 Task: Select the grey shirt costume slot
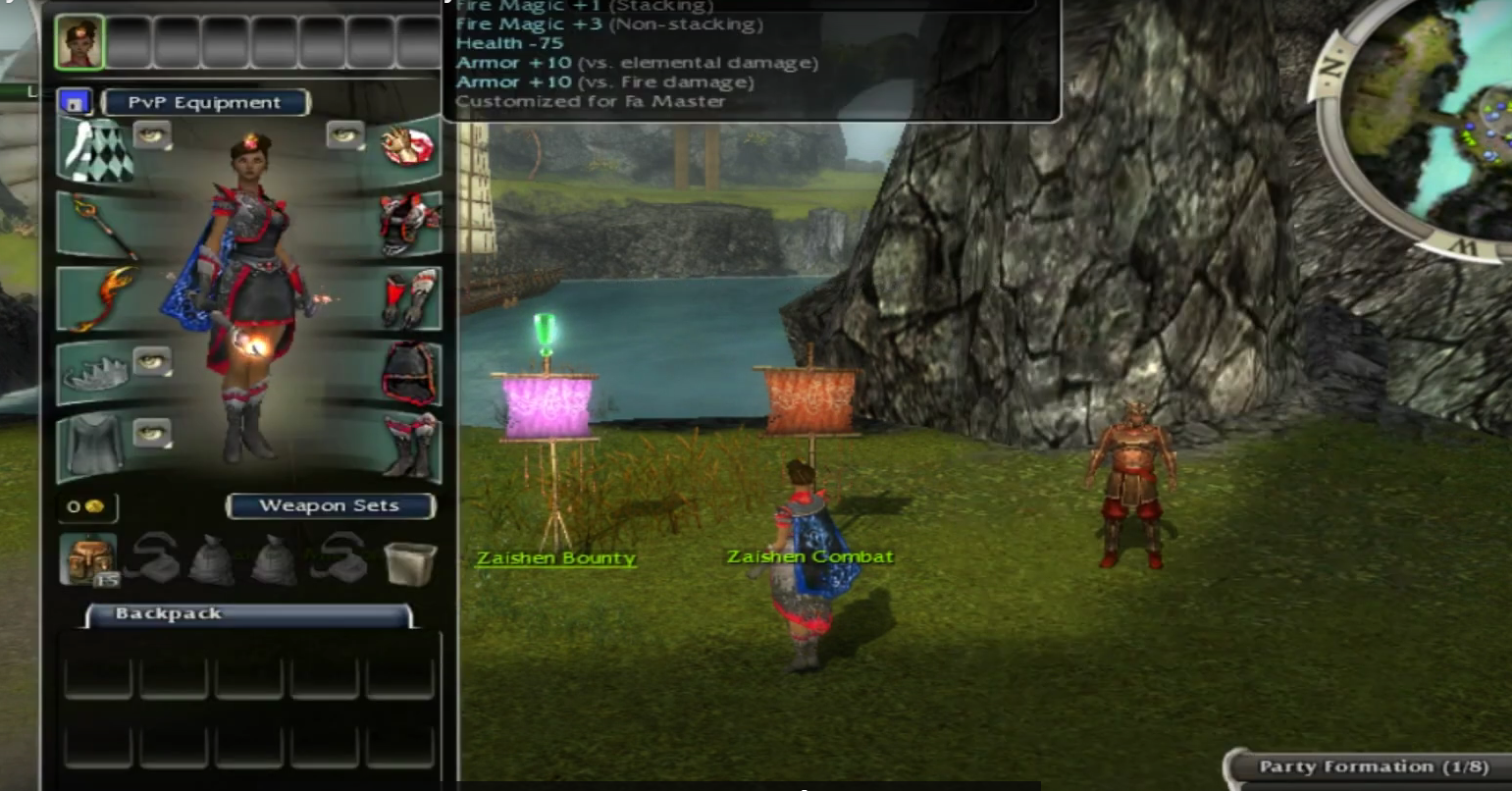(x=95, y=447)
